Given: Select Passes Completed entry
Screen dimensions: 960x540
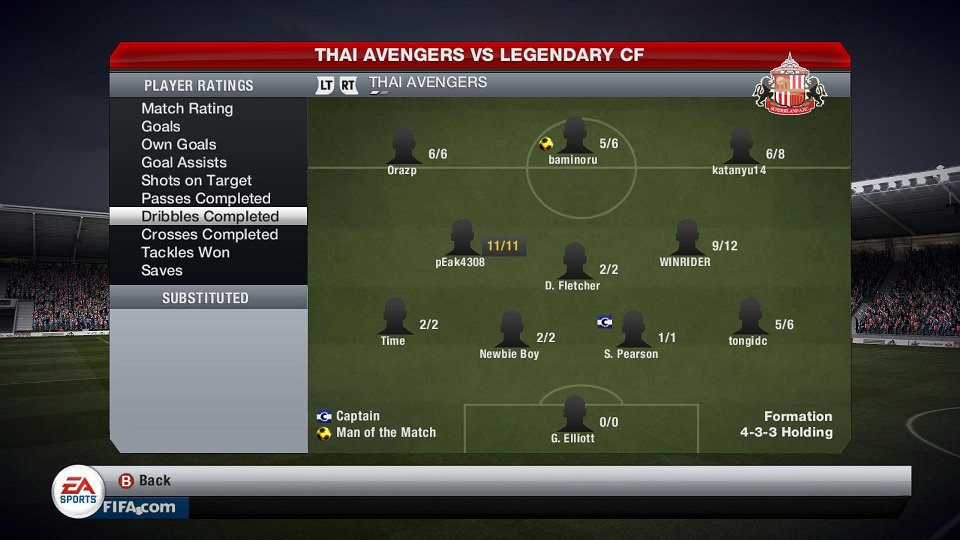Looking at the screenshot, I should pos(206,198).
